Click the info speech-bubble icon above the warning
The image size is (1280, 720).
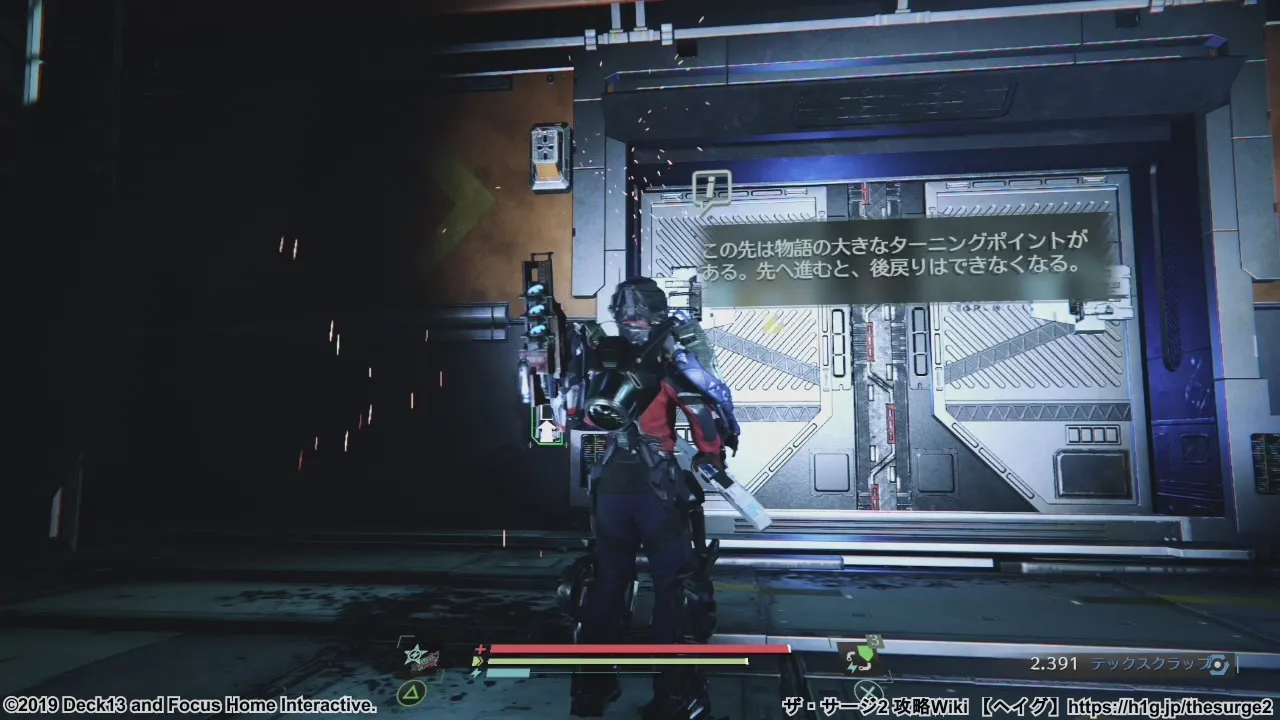click(x=711, y=190)
